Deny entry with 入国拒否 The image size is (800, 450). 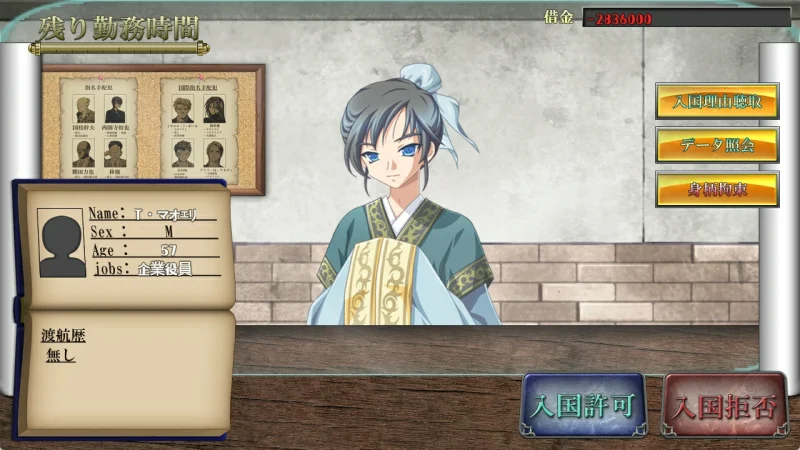pos(724,405)
